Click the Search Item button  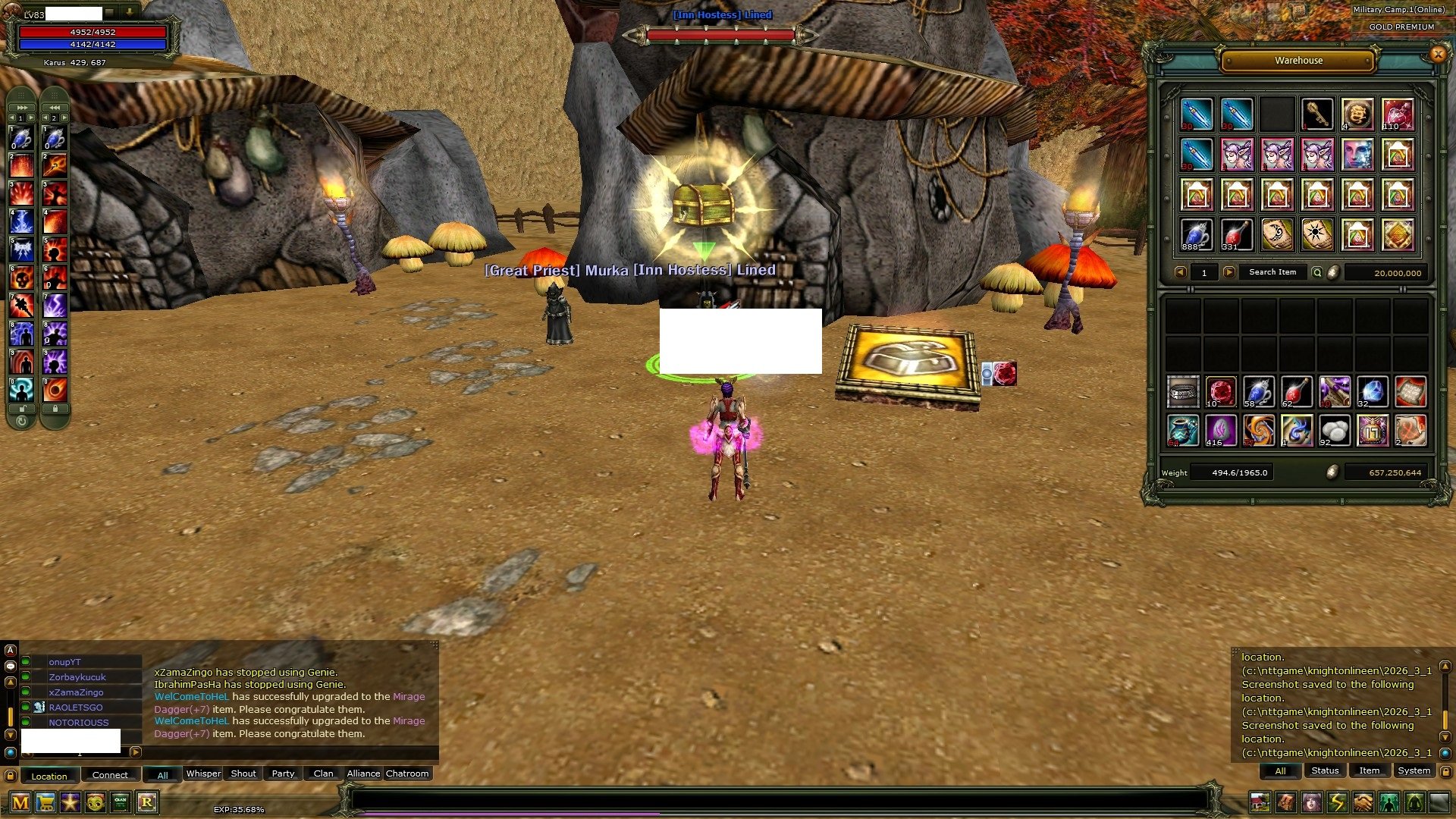tap(1272, 272)
